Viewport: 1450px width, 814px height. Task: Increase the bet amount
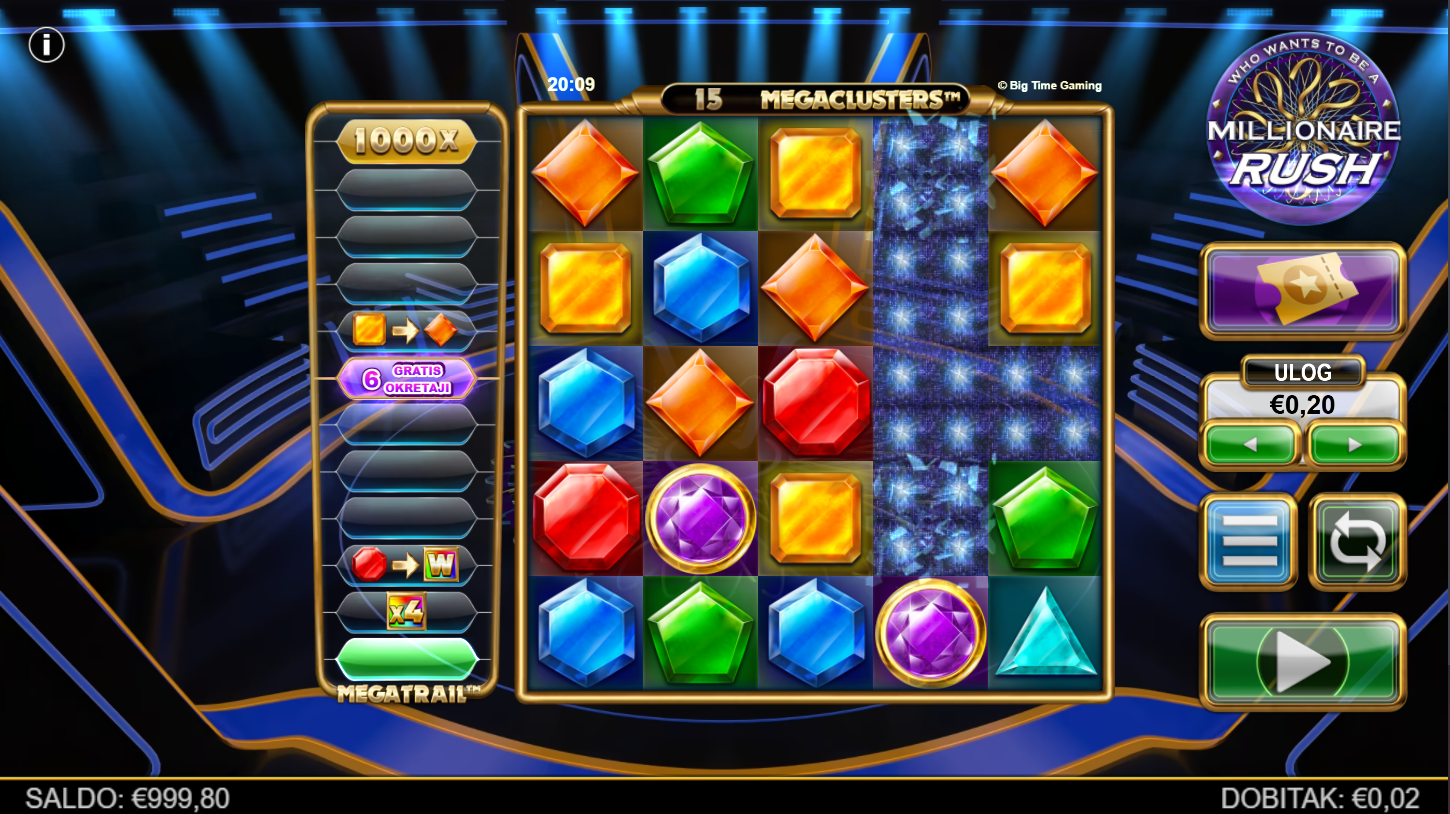pos(1355,444)
